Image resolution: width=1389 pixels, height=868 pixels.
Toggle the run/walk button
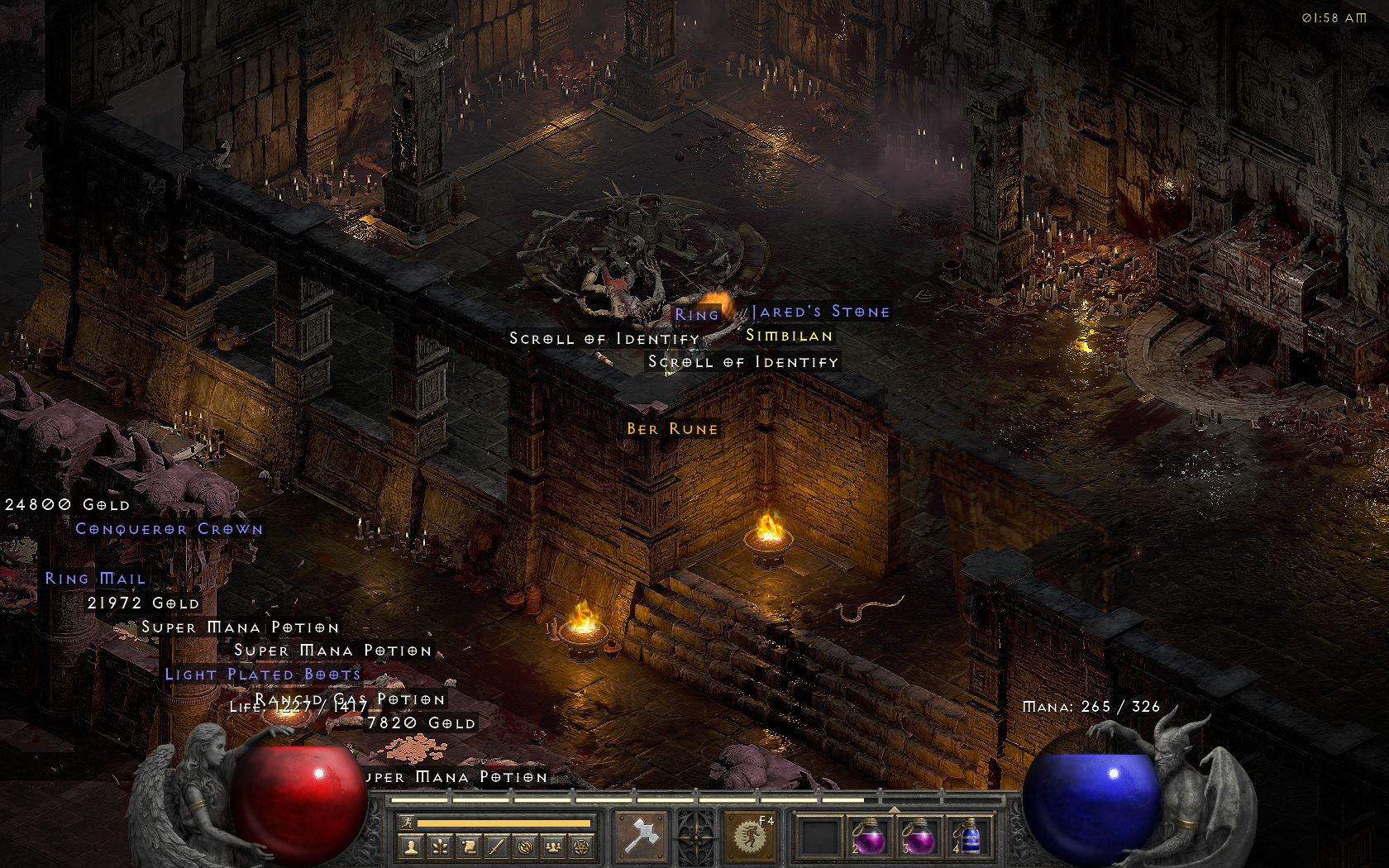pyautogui.click(x=405, y=823)
